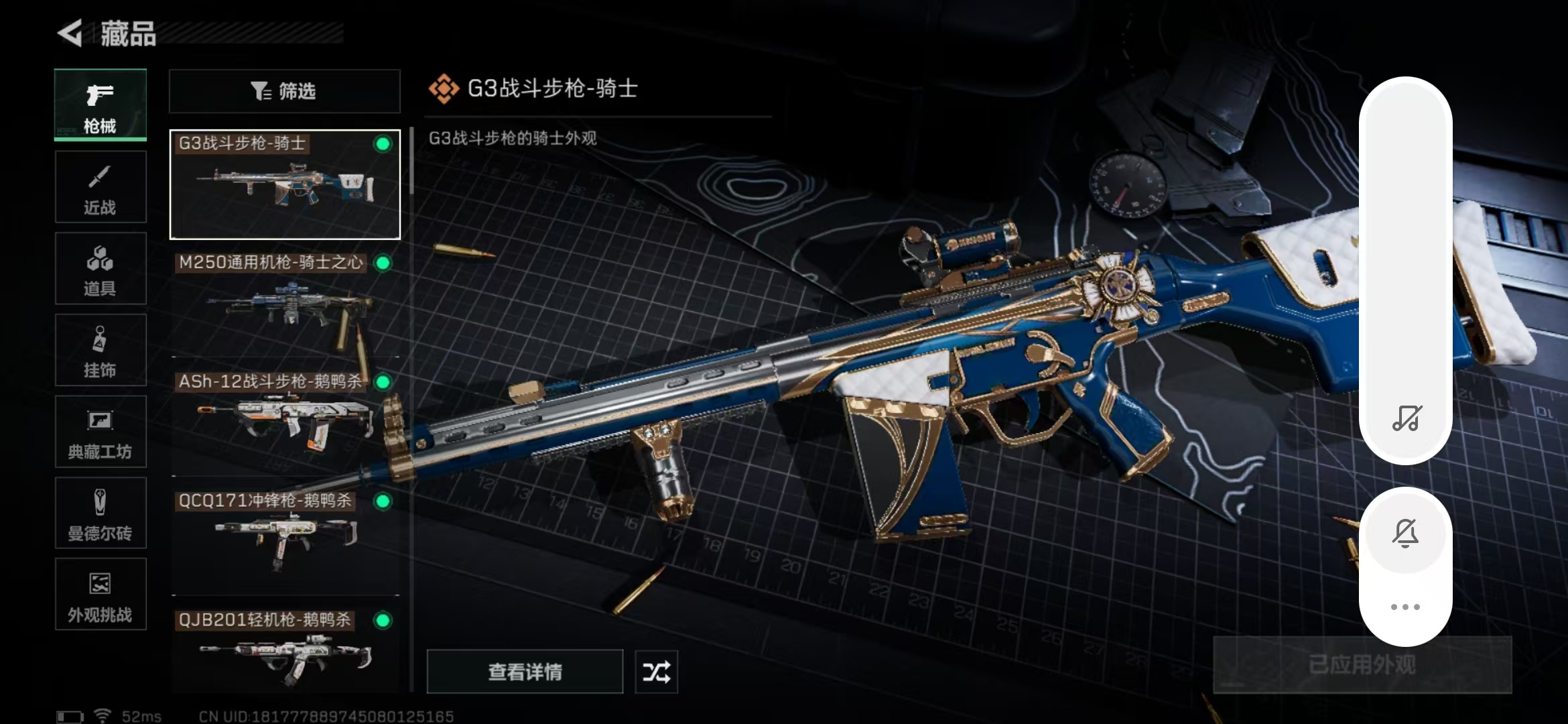
Task: Disable notifications with the muted bell button
Action: tap(1407, 532)
